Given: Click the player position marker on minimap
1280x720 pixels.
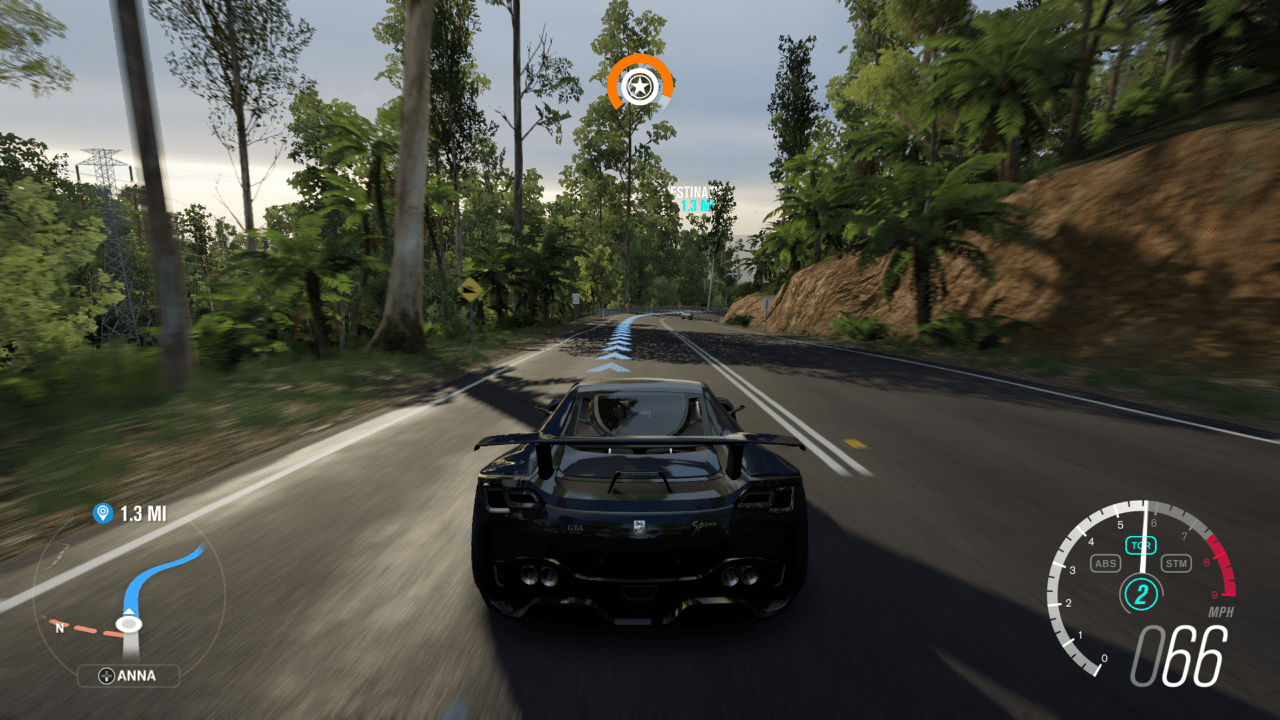Looking at the screenshot, I should (128, 622).
